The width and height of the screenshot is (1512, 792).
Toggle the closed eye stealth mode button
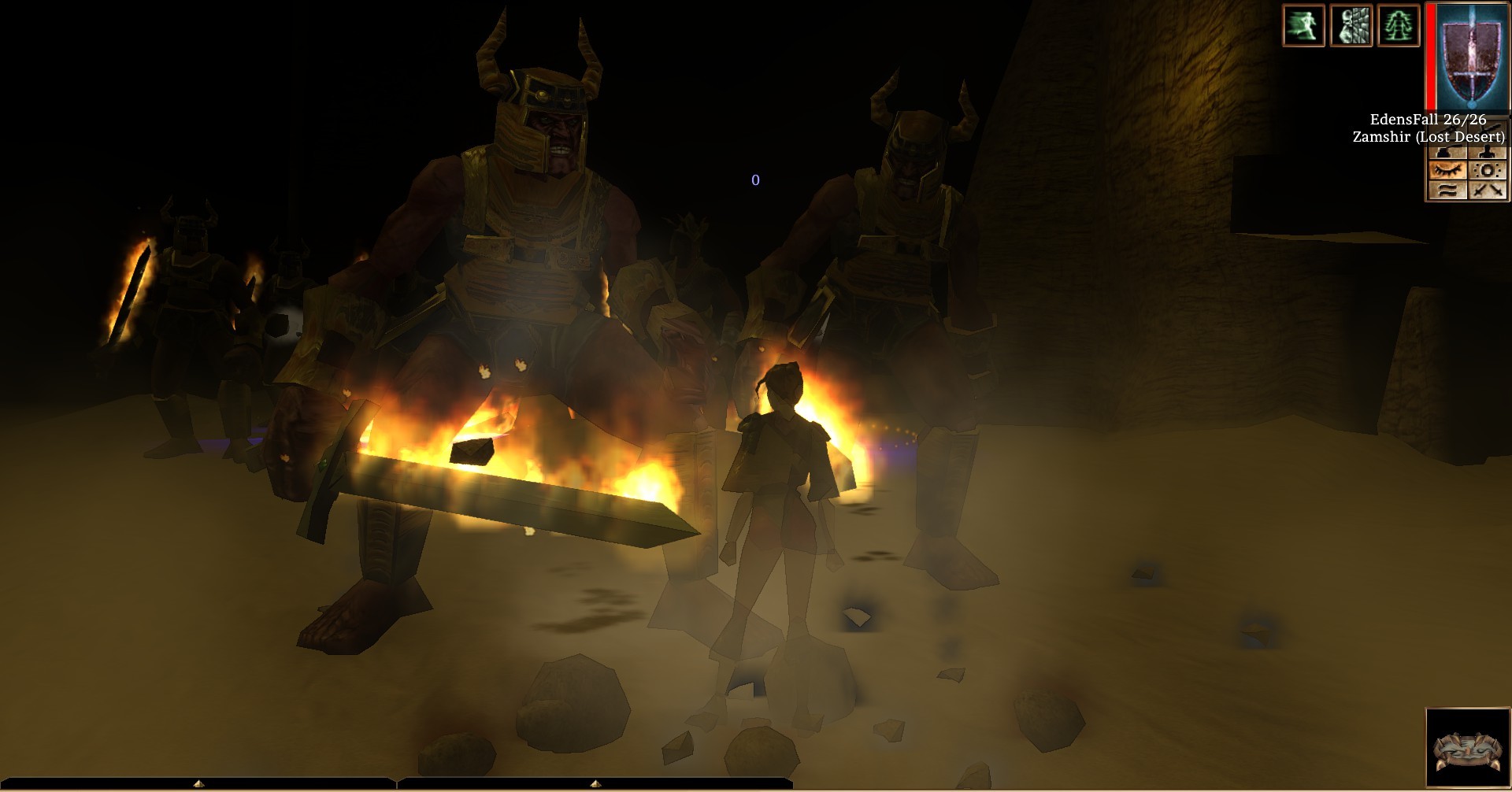(x=1447, y=170)
